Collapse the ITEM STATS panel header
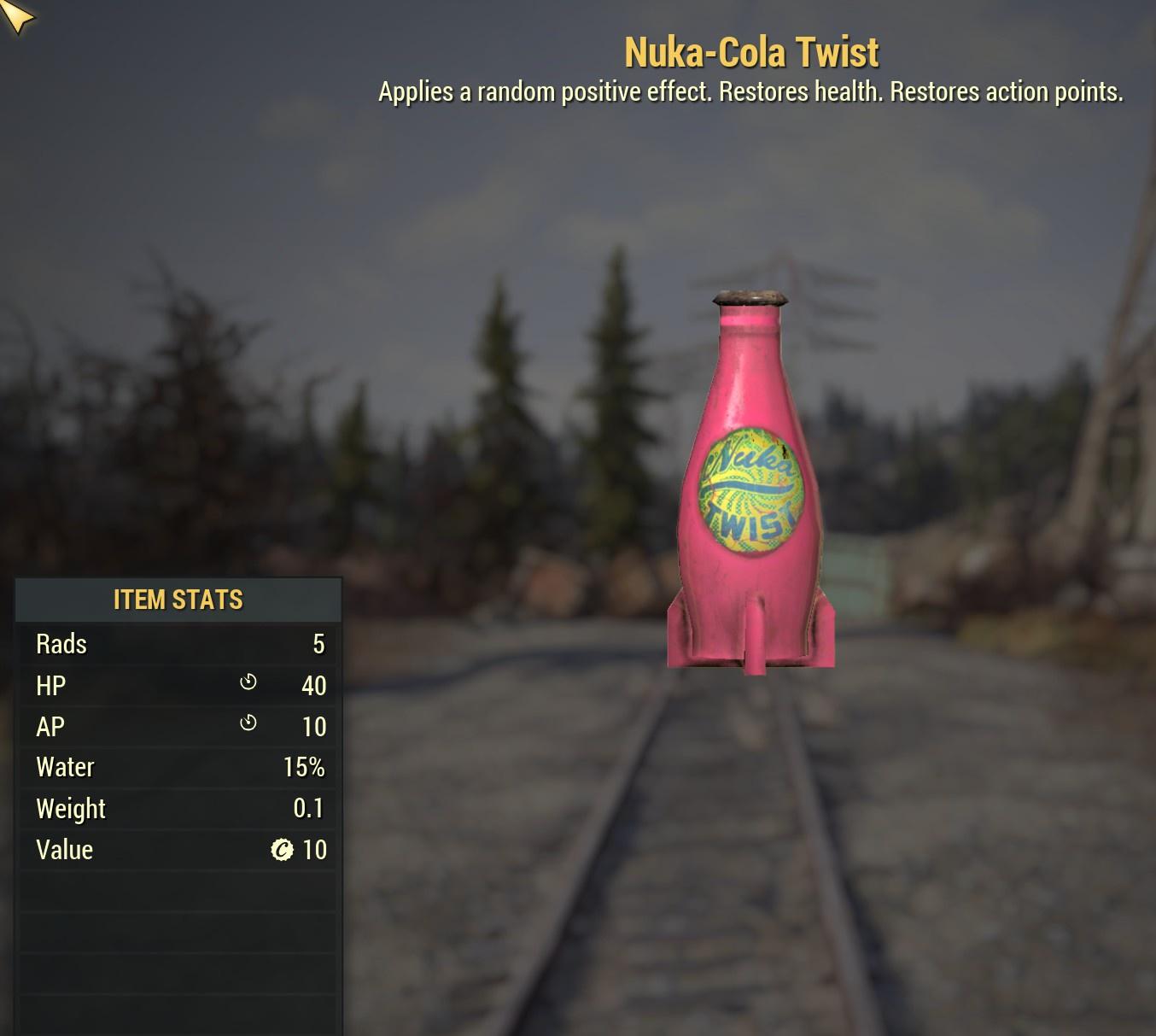 [178, 600]
